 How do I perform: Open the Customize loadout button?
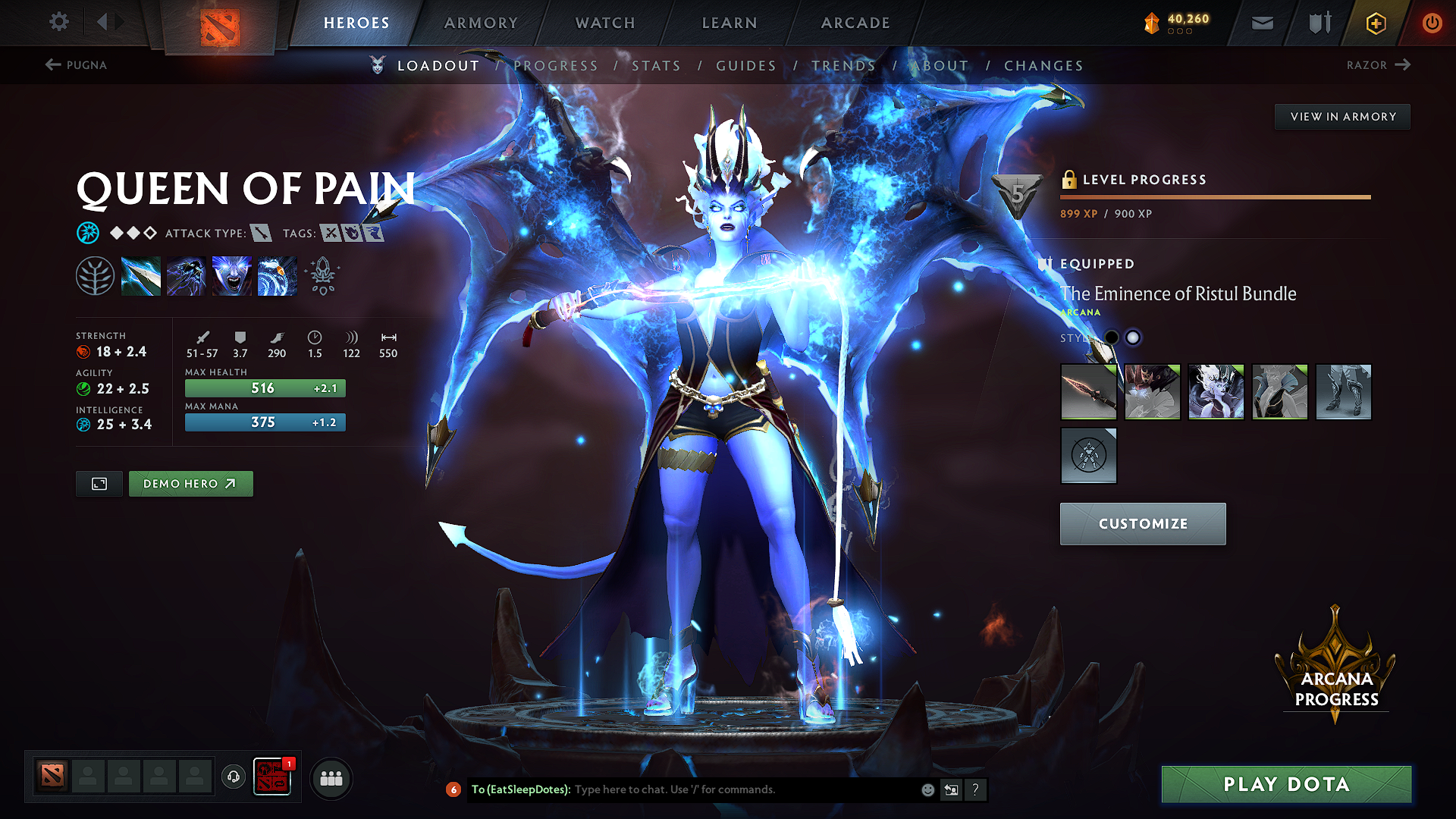[x=1142, y=524]
